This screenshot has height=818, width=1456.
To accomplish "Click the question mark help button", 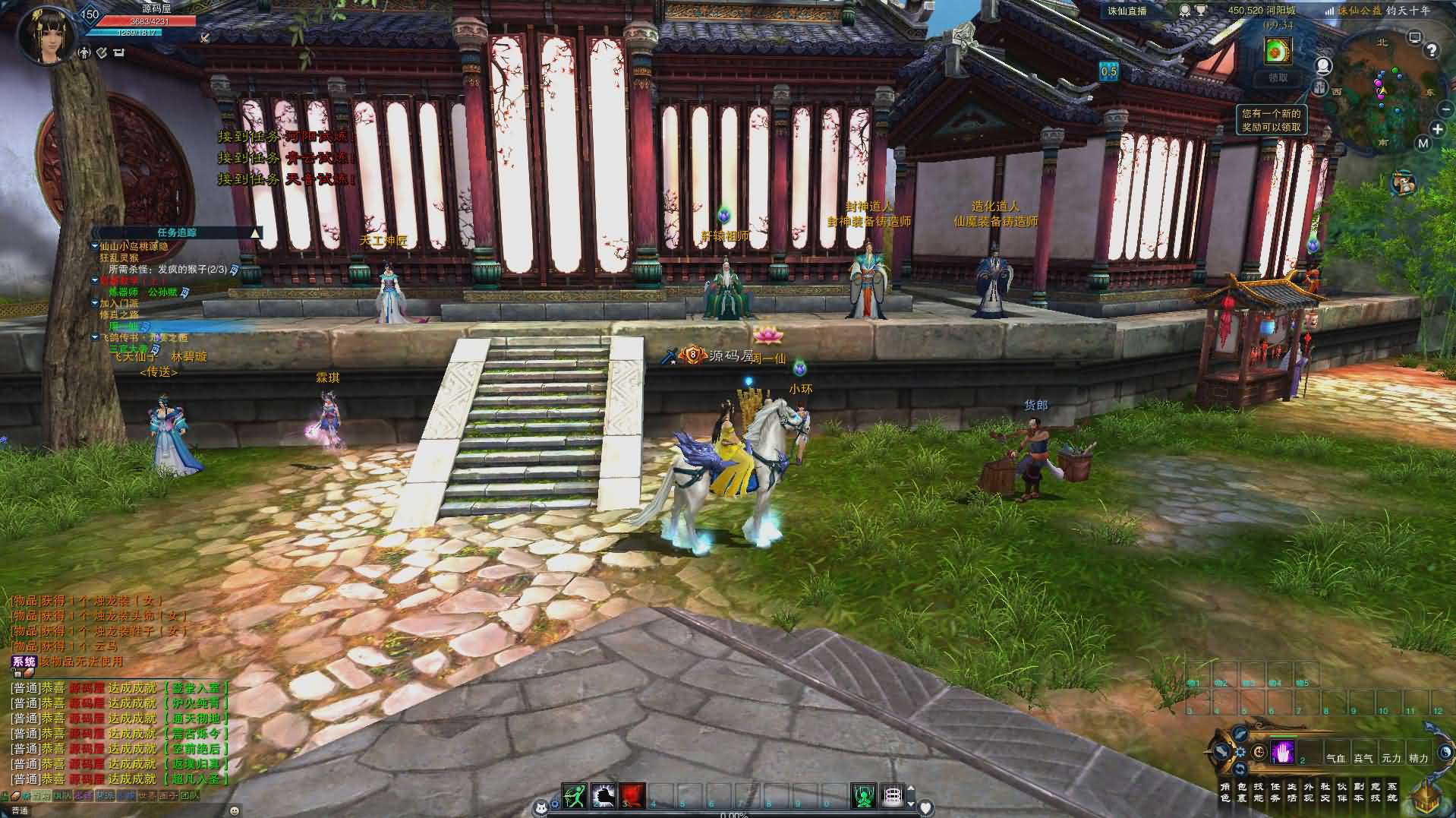I will point(1432,51).
